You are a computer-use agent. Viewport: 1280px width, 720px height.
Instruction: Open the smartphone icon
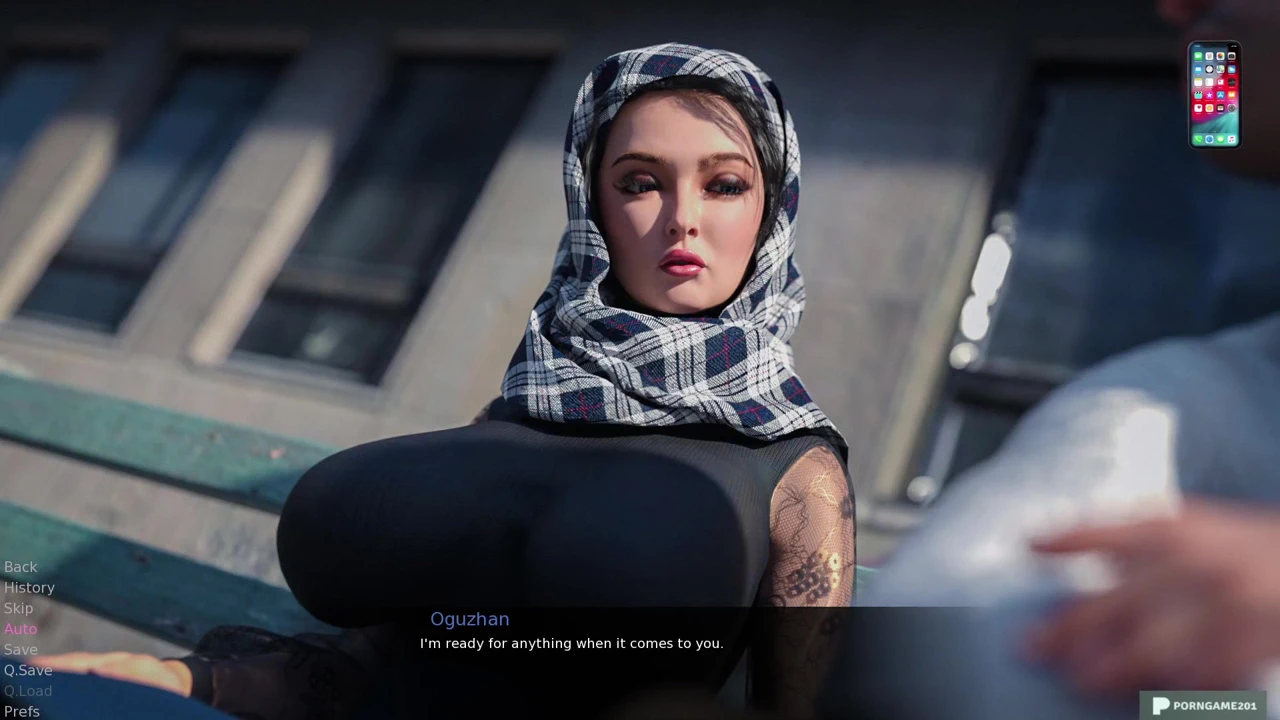coord(1214,95)
